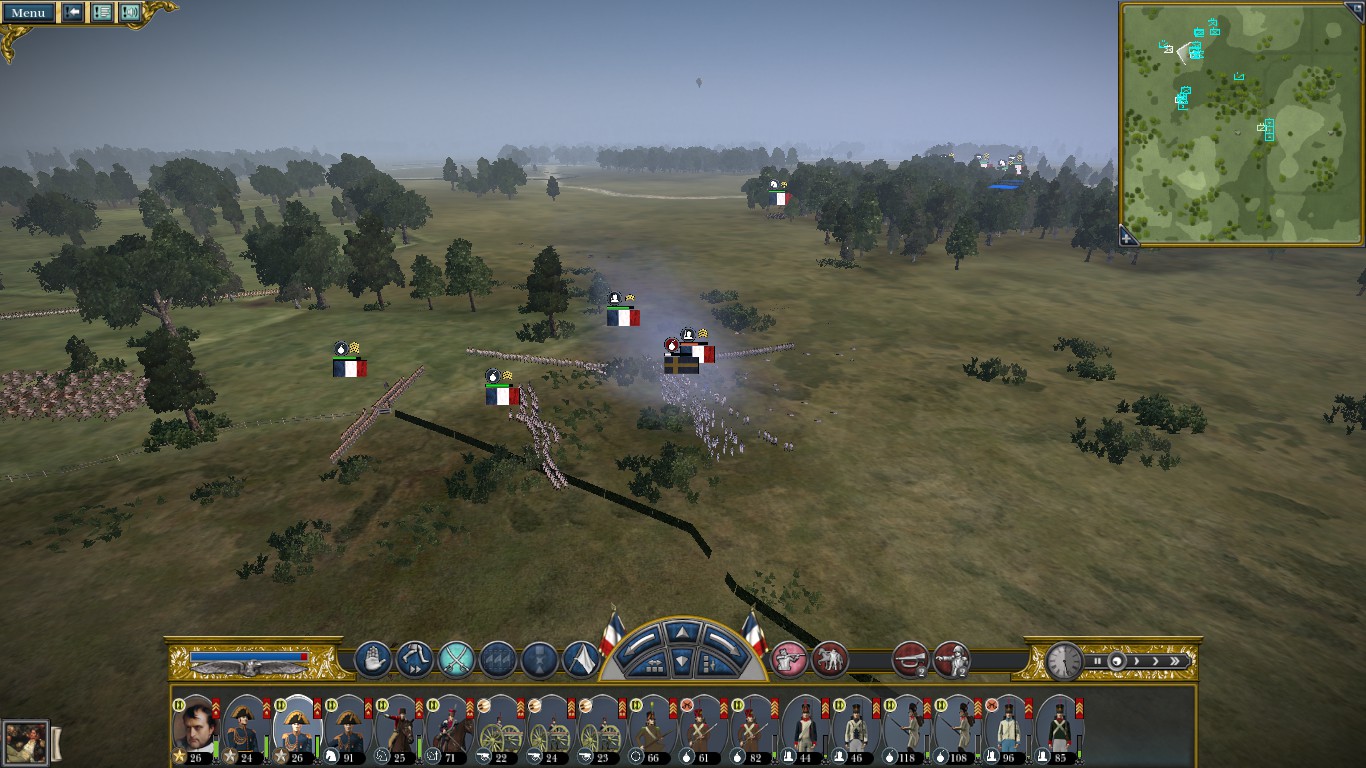Order units to halt with the hand icon

click(373, 659)
